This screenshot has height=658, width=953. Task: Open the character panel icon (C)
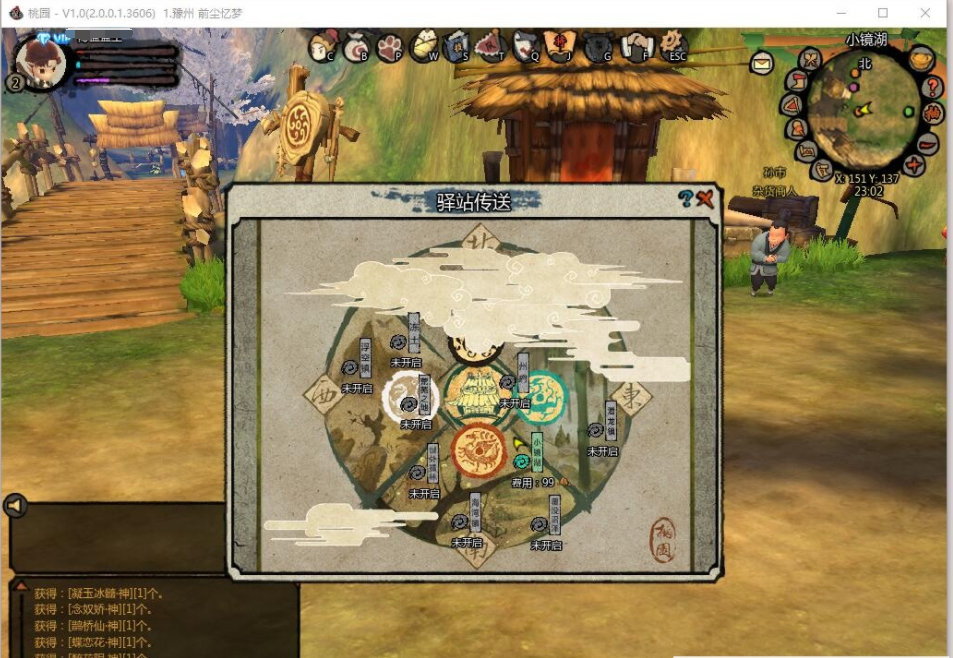coord(322,46)
